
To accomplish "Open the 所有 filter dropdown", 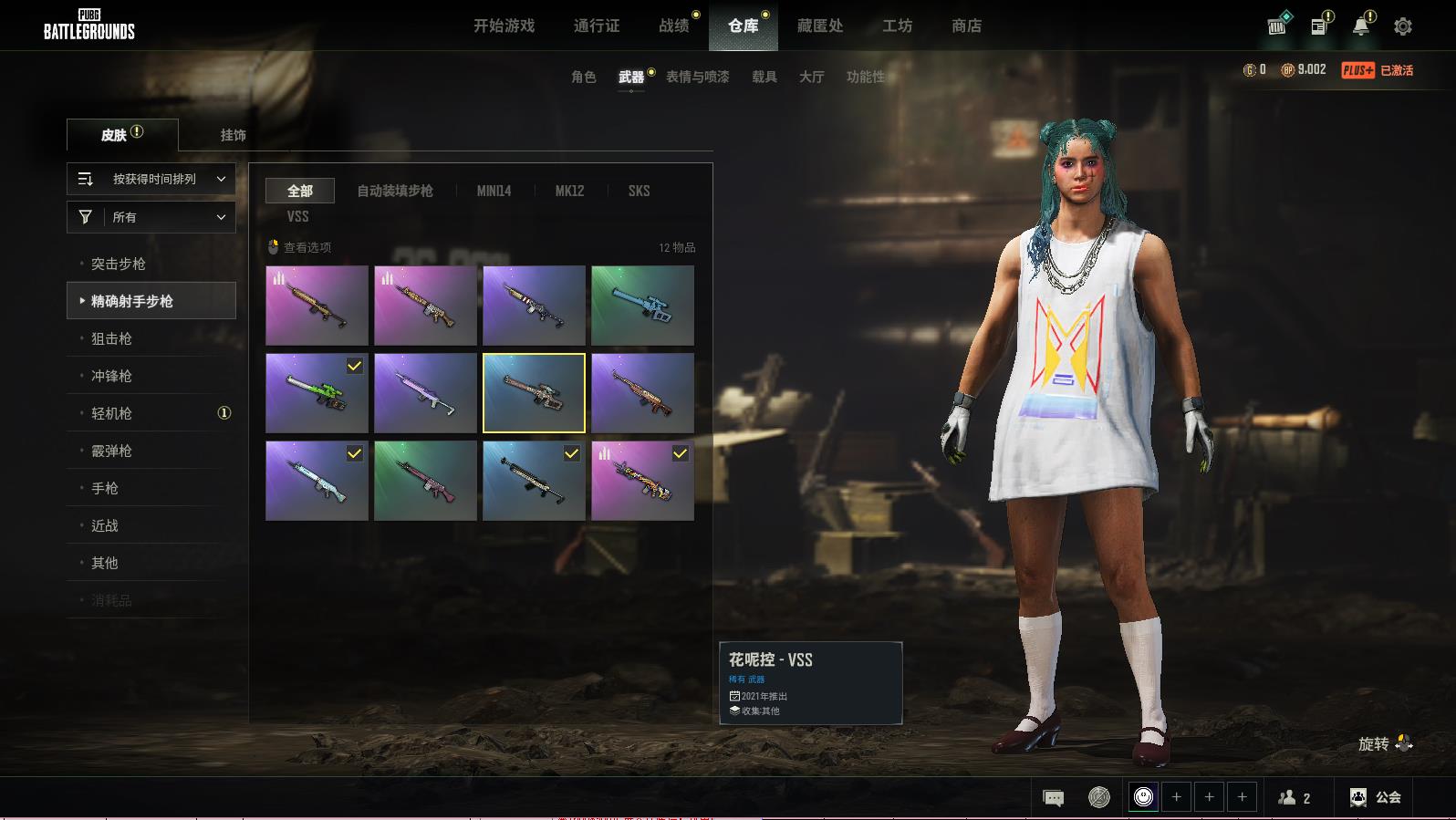I will 151,217.
